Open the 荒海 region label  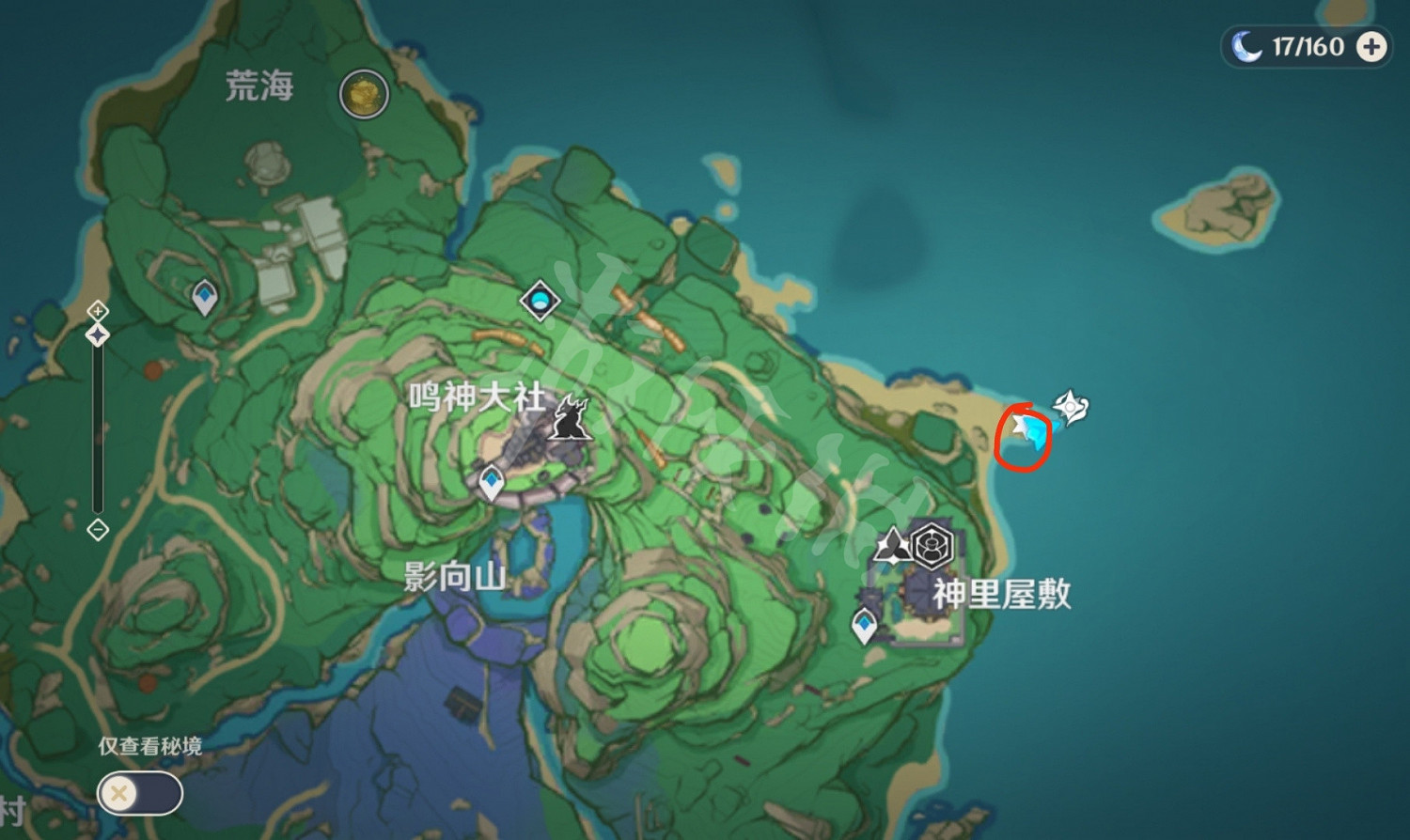point(261,87)
